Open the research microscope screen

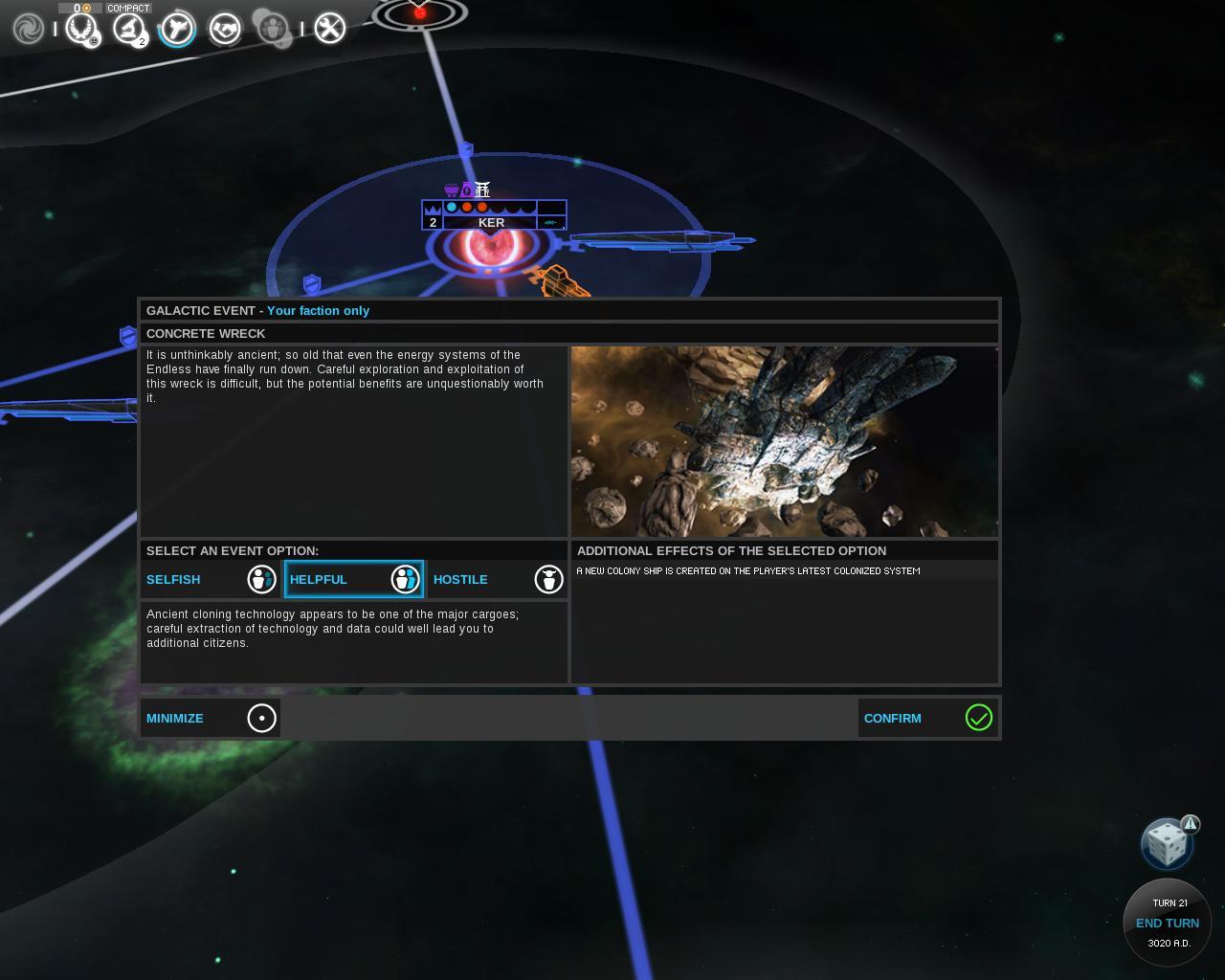tap(128, 29)
